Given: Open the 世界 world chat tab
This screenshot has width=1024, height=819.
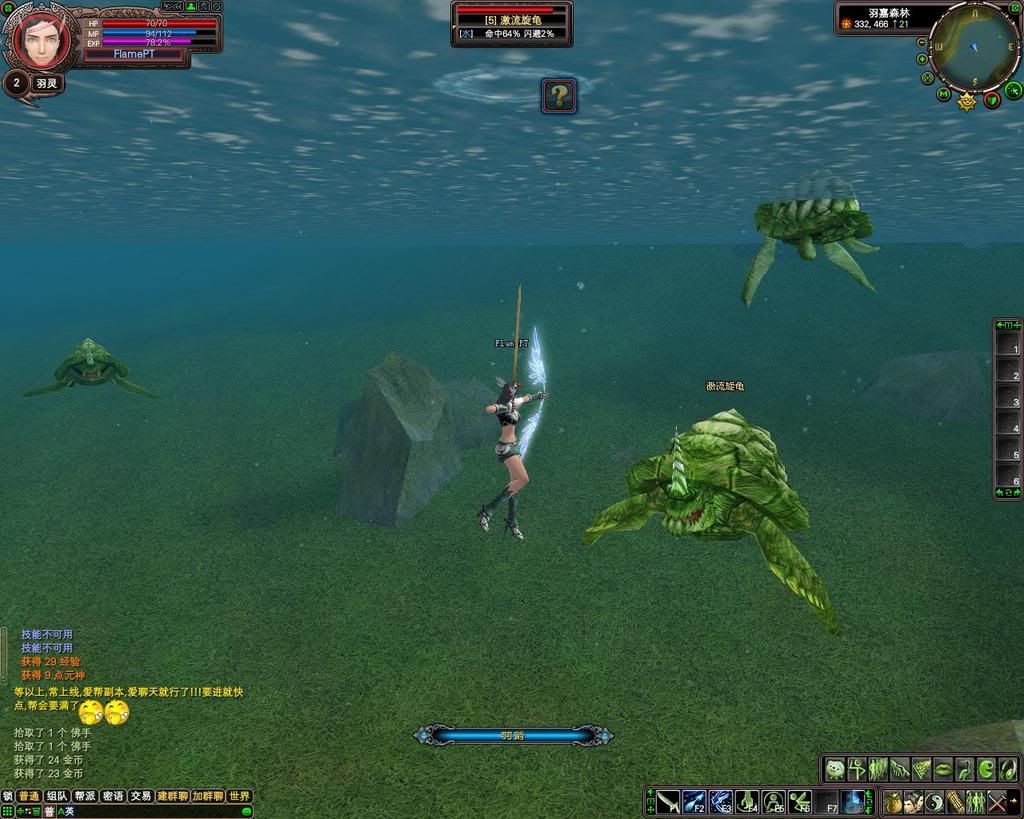Looking at the screenshot, I should pos(239,796).
